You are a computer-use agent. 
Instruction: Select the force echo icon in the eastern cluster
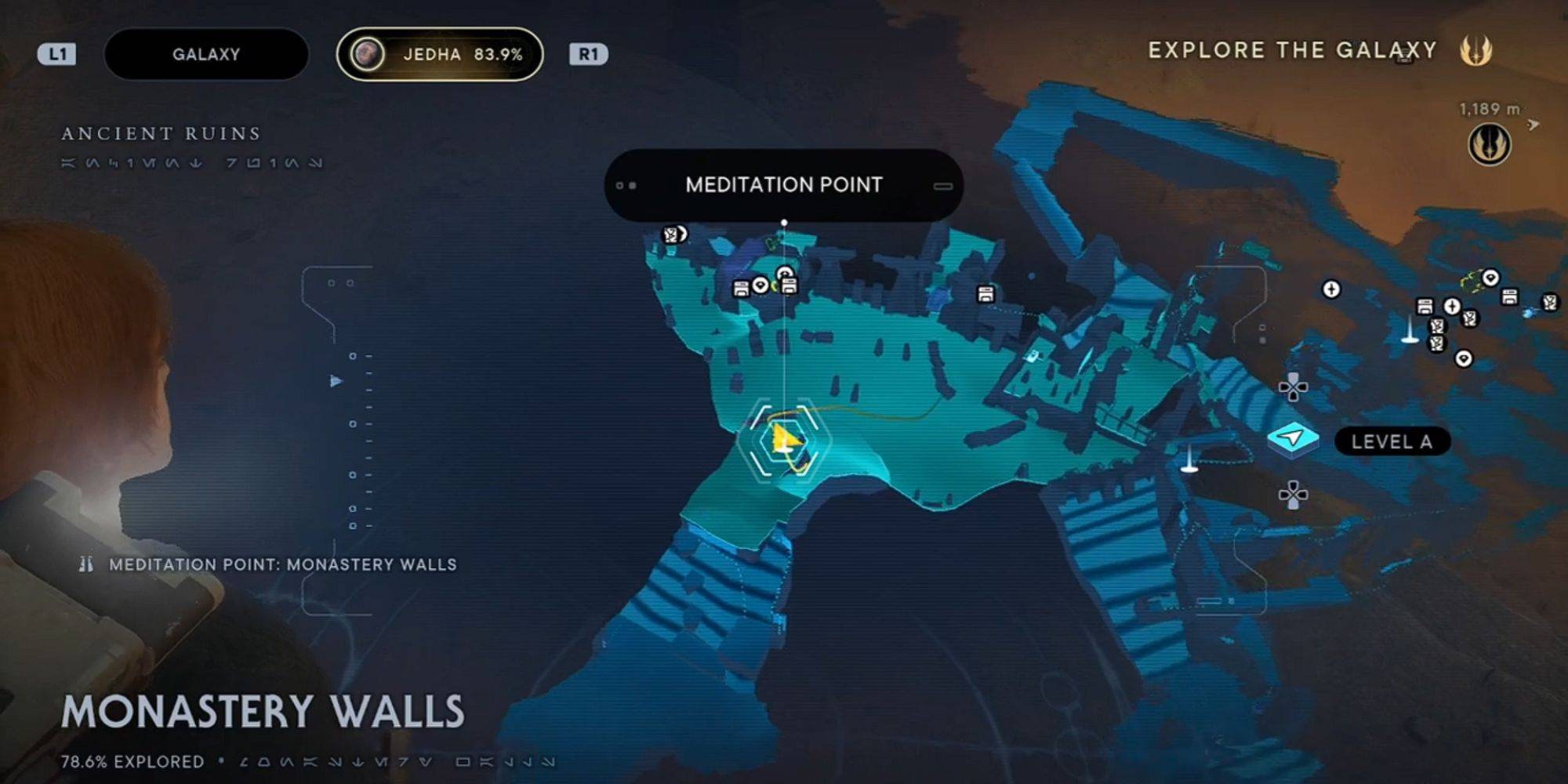coord(1471,319)
